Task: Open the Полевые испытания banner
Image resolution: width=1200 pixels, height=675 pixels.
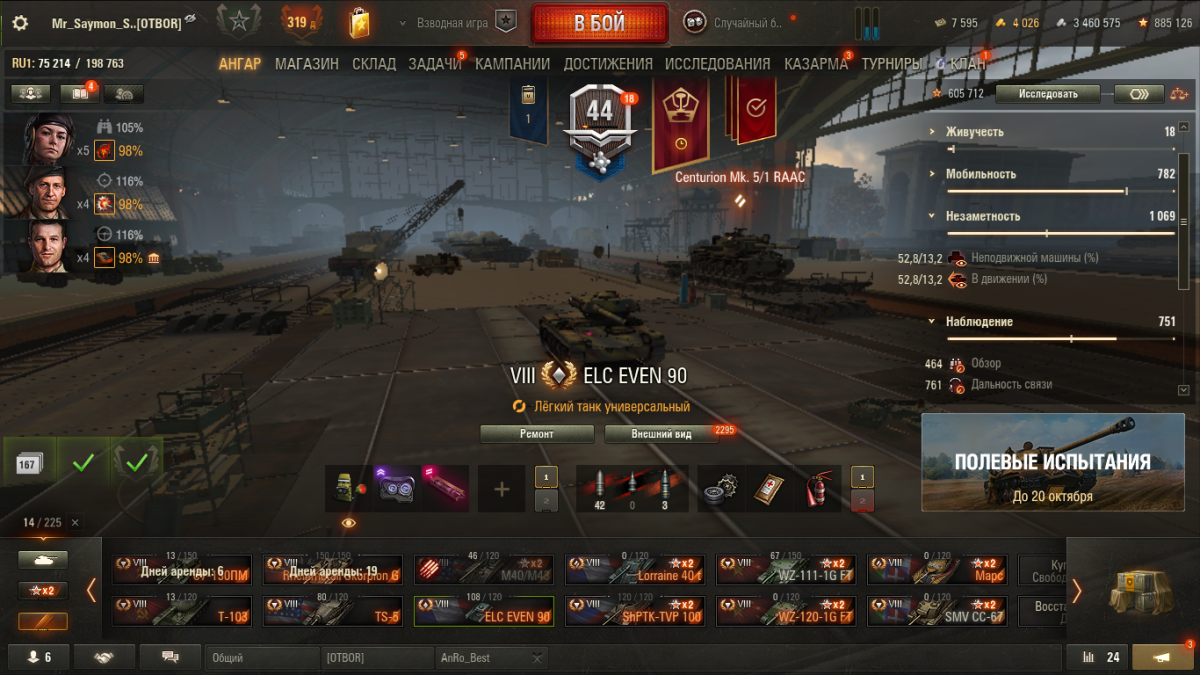Action: pos(1052,461)
